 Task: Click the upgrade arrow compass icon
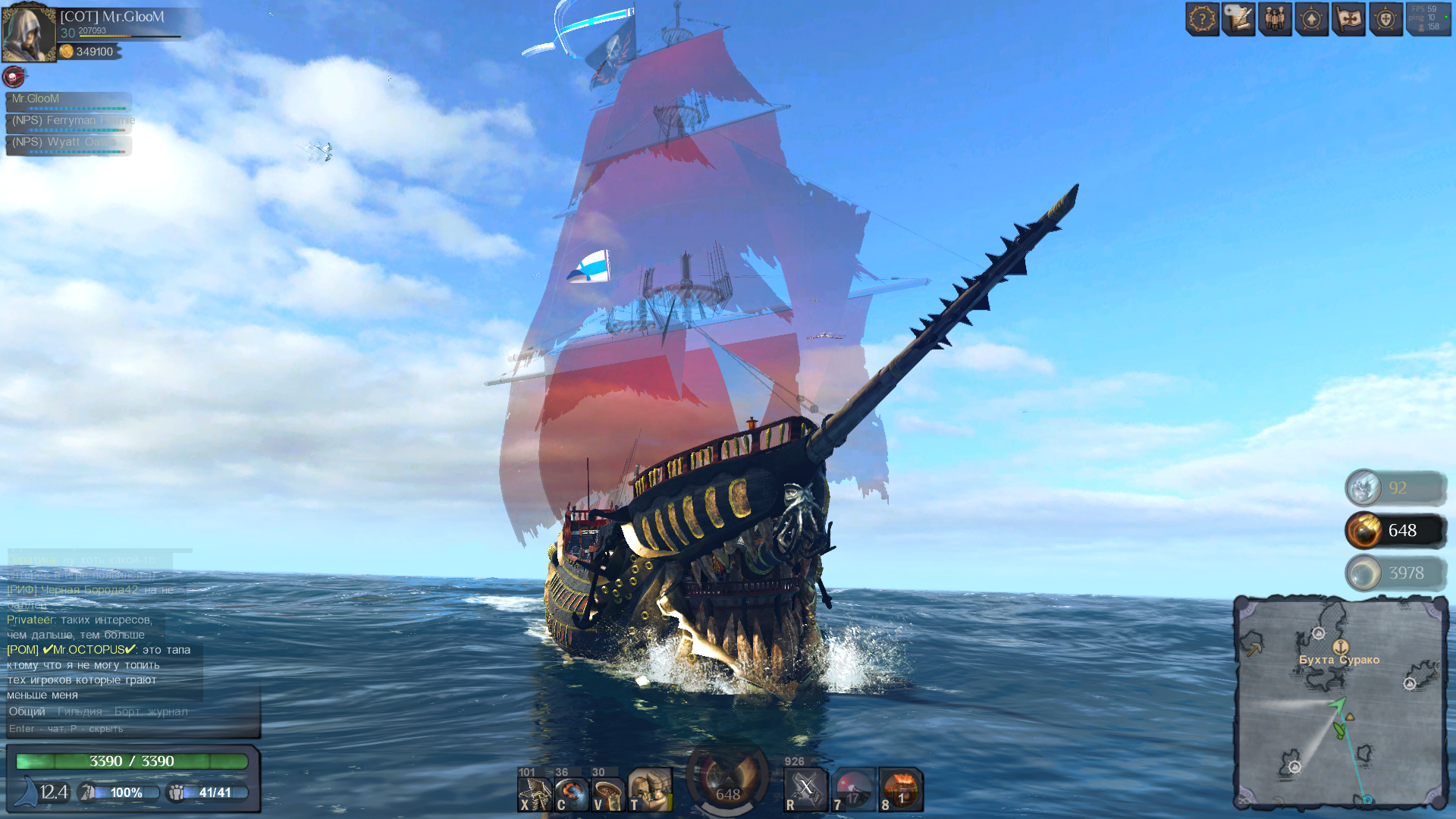[x=1312, y=19]
